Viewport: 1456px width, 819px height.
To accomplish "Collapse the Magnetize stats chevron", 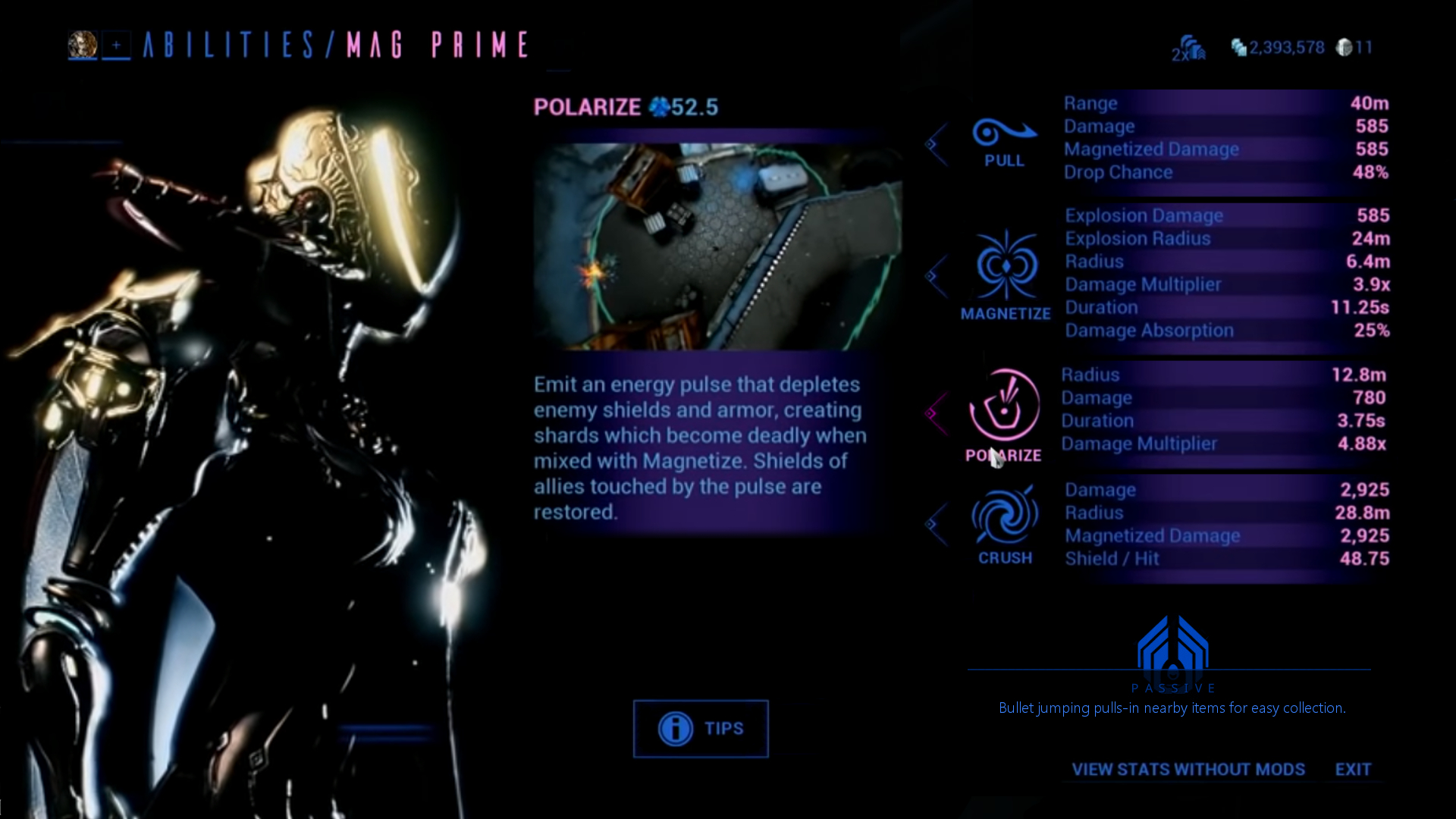I will coord(934,277).
